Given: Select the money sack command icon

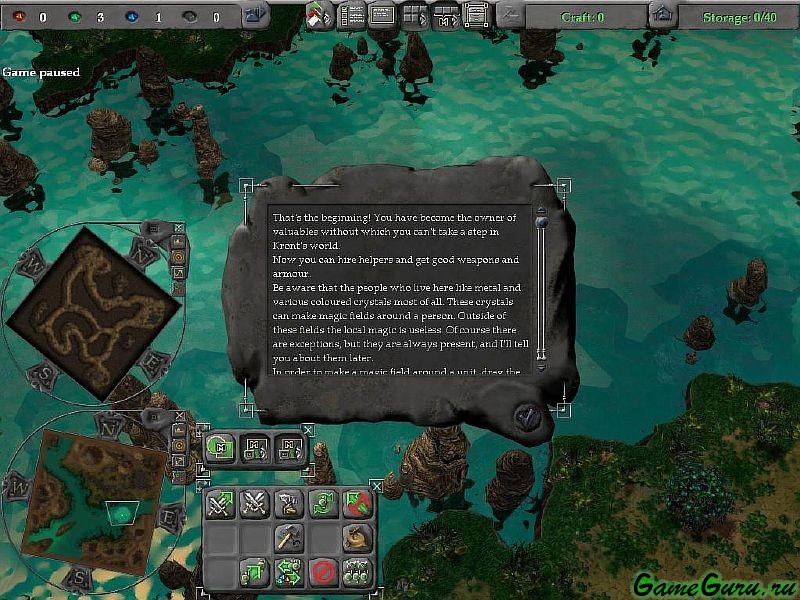Looking at the screenshot, I should (x=356, y=539).
